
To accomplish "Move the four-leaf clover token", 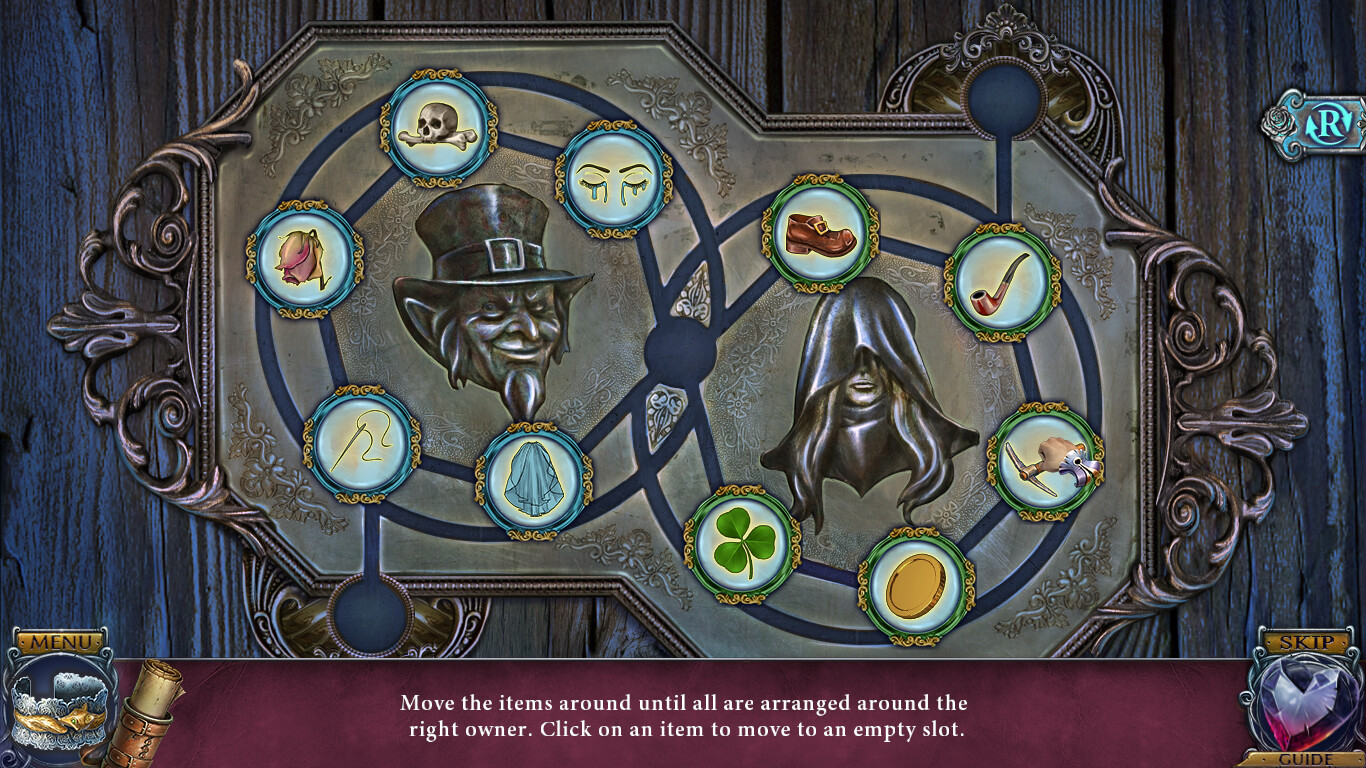I will tap(742, 544).
